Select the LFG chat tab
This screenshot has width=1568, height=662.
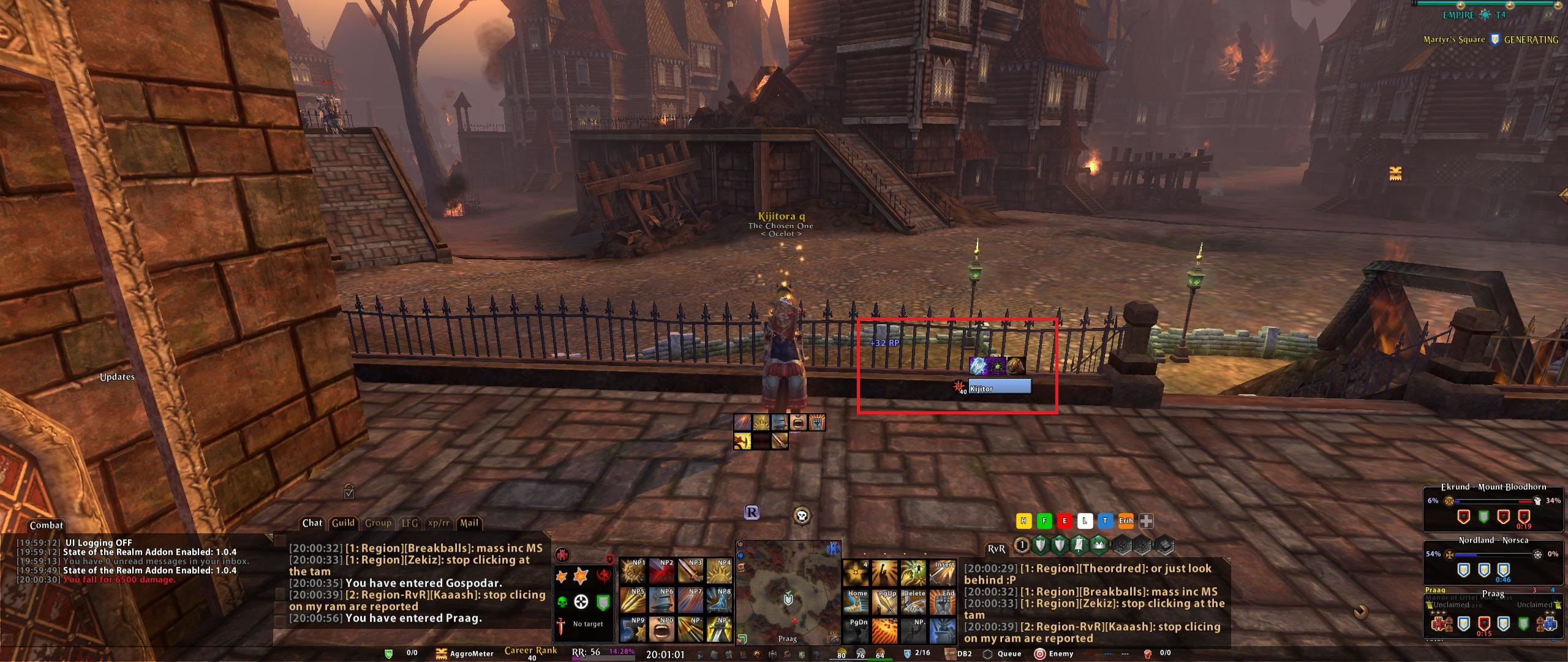pos(410,523)
